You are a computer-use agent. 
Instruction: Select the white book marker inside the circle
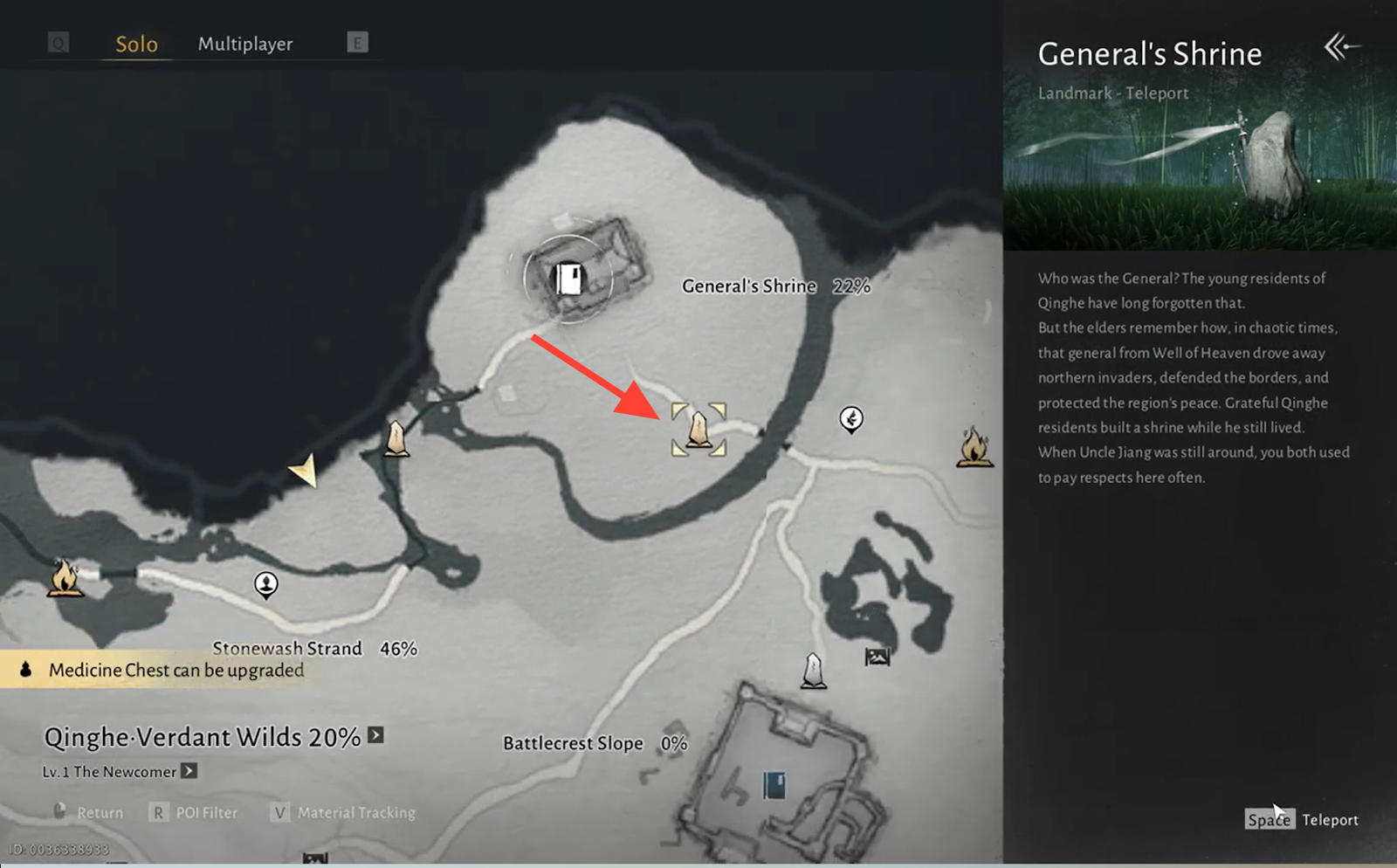(x=569, y=279)
